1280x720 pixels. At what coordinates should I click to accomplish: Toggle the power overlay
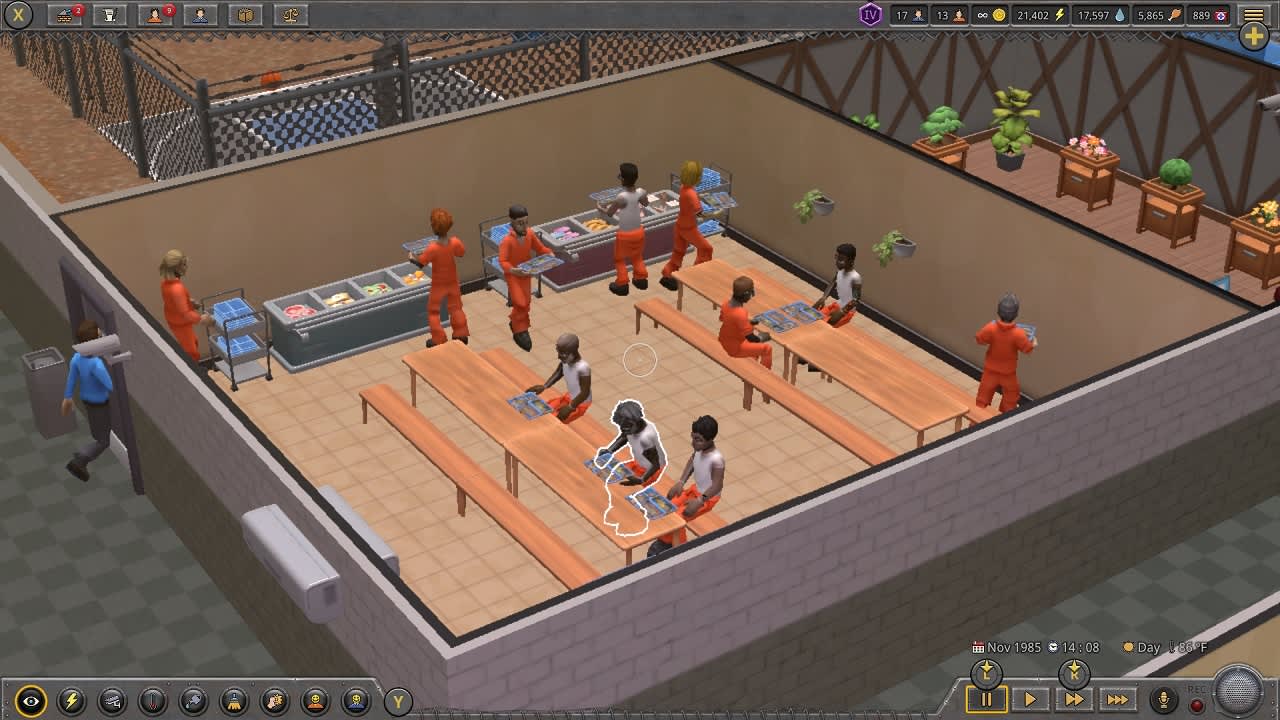click(x=70, y=701)
